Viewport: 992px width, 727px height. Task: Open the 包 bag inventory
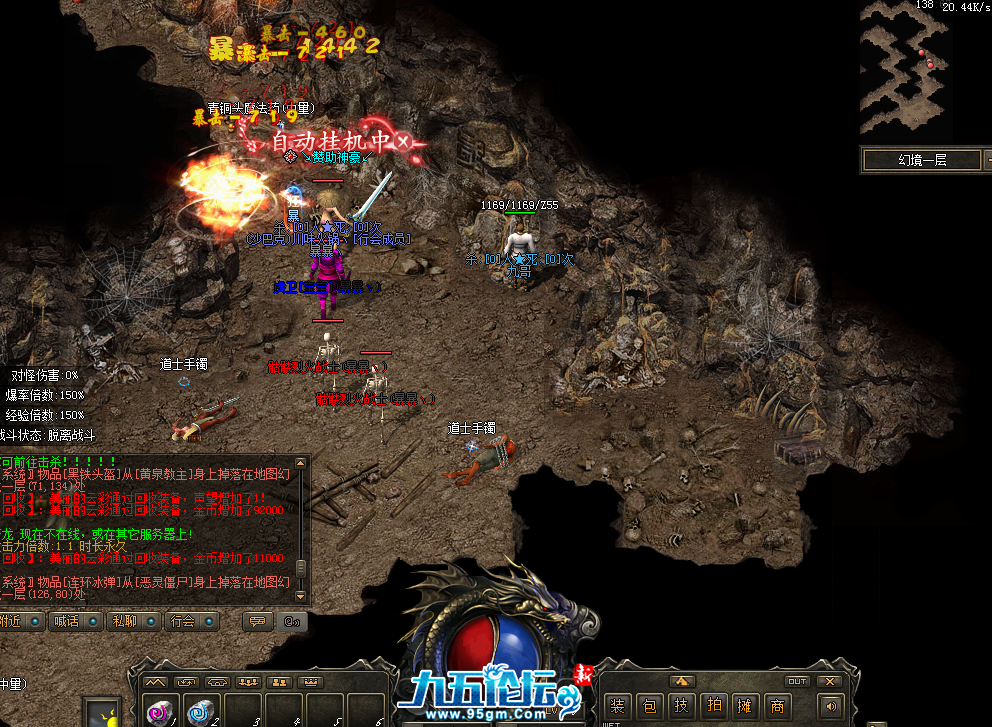[650, 707]
